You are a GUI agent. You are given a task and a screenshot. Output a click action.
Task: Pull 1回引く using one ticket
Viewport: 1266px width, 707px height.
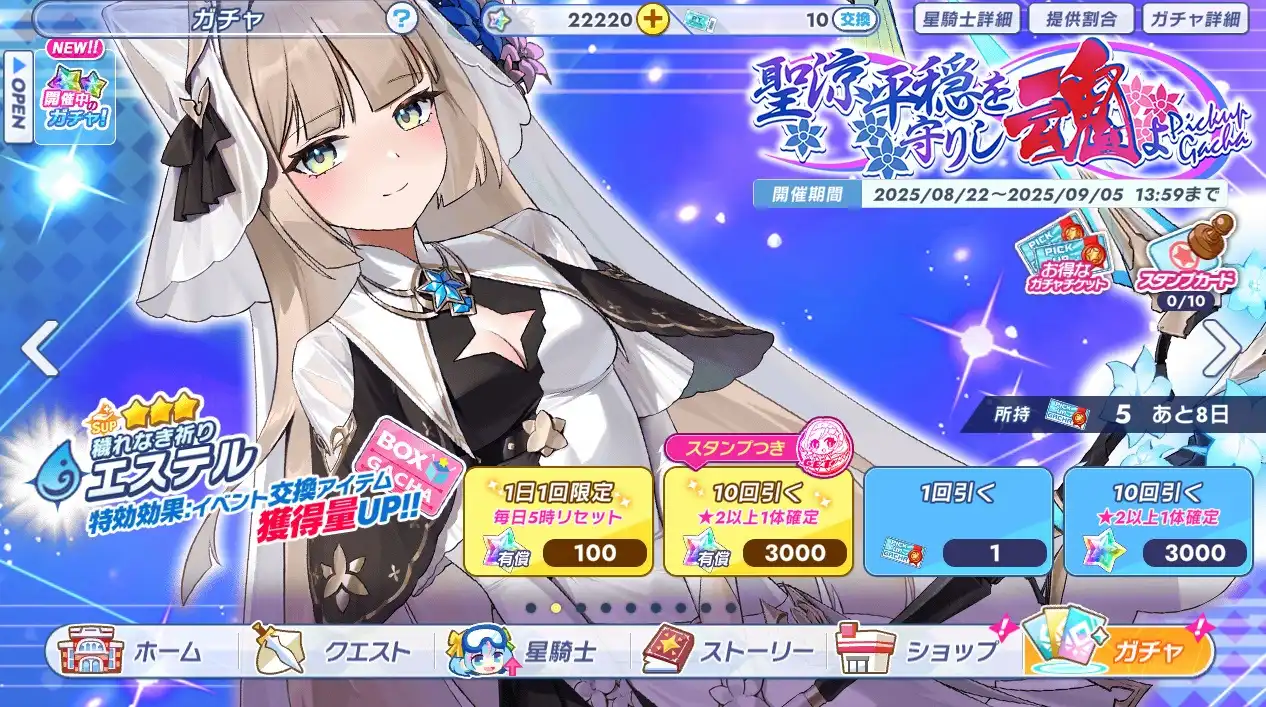click(x=958, y=522)
